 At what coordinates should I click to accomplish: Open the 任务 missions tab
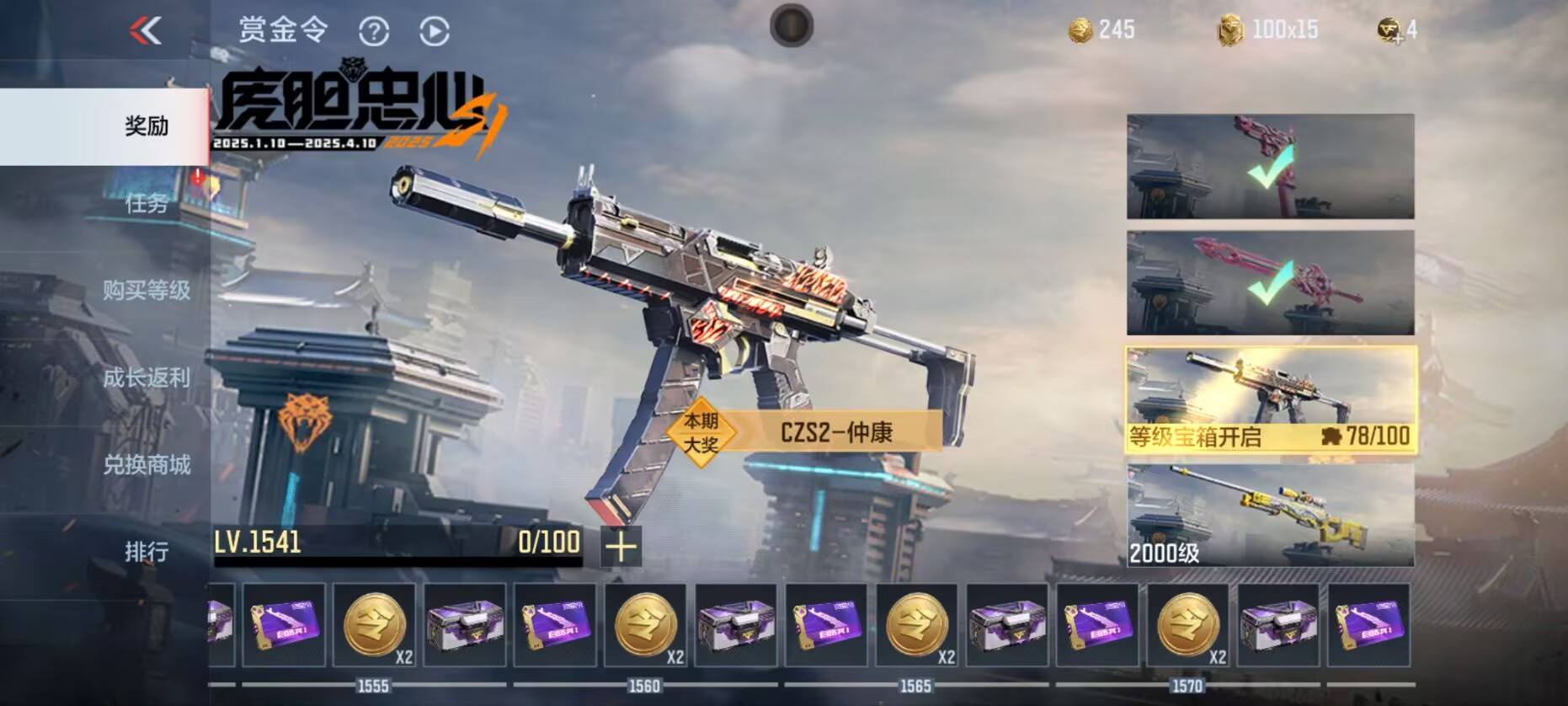[146, 203]
